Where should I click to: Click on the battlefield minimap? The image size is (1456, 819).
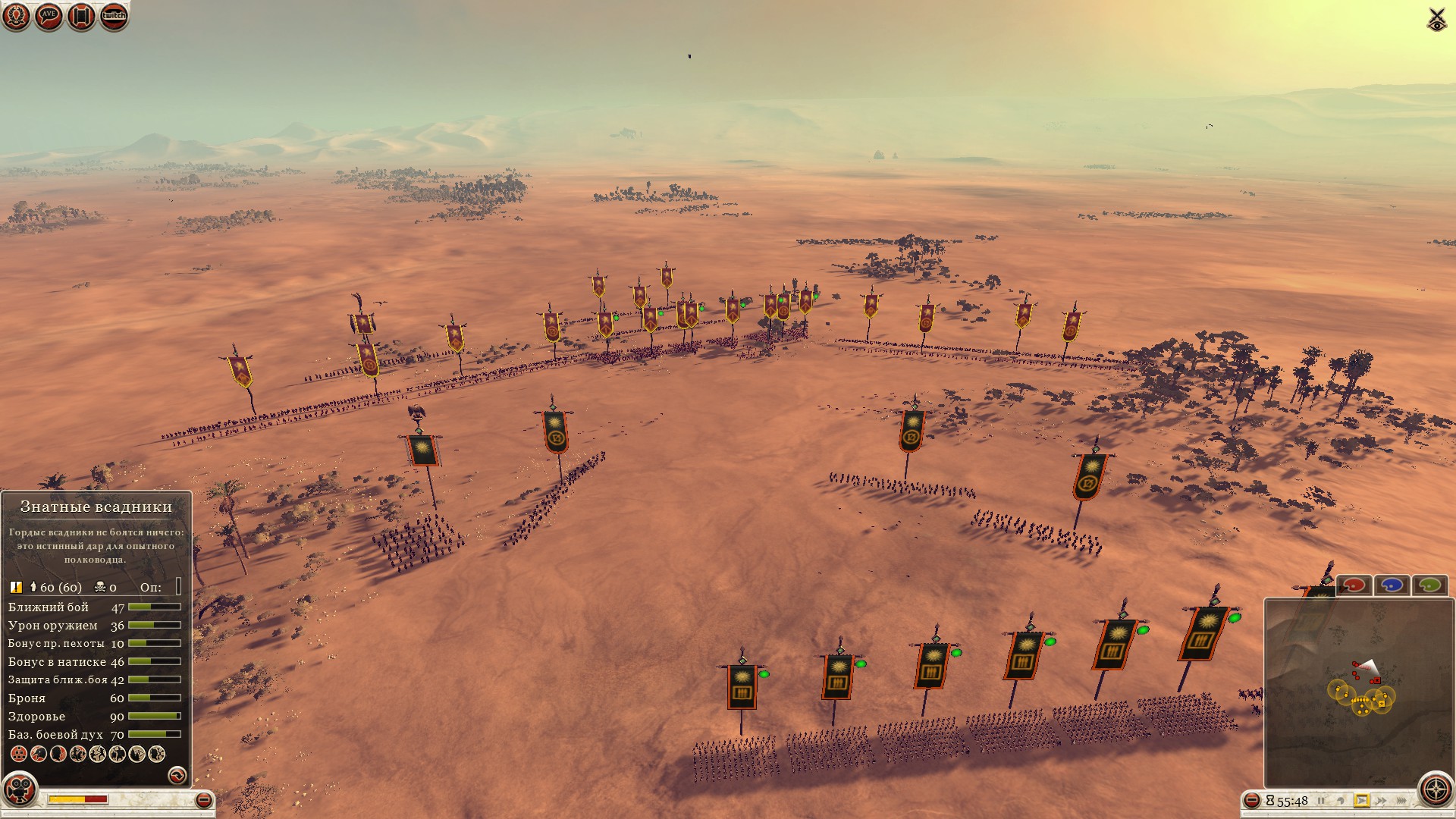click(x=1357, y=692)
